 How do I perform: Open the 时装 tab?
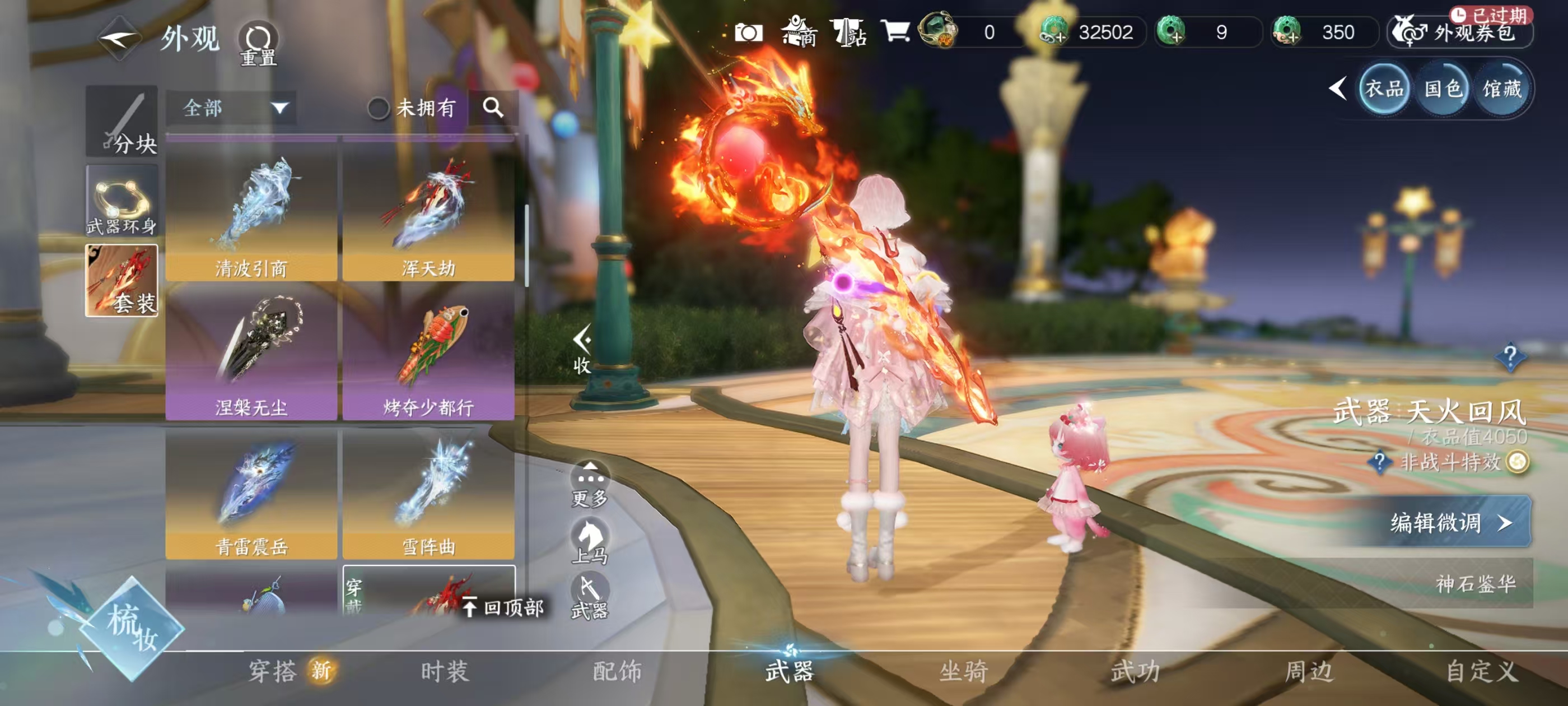pos(444,671)
